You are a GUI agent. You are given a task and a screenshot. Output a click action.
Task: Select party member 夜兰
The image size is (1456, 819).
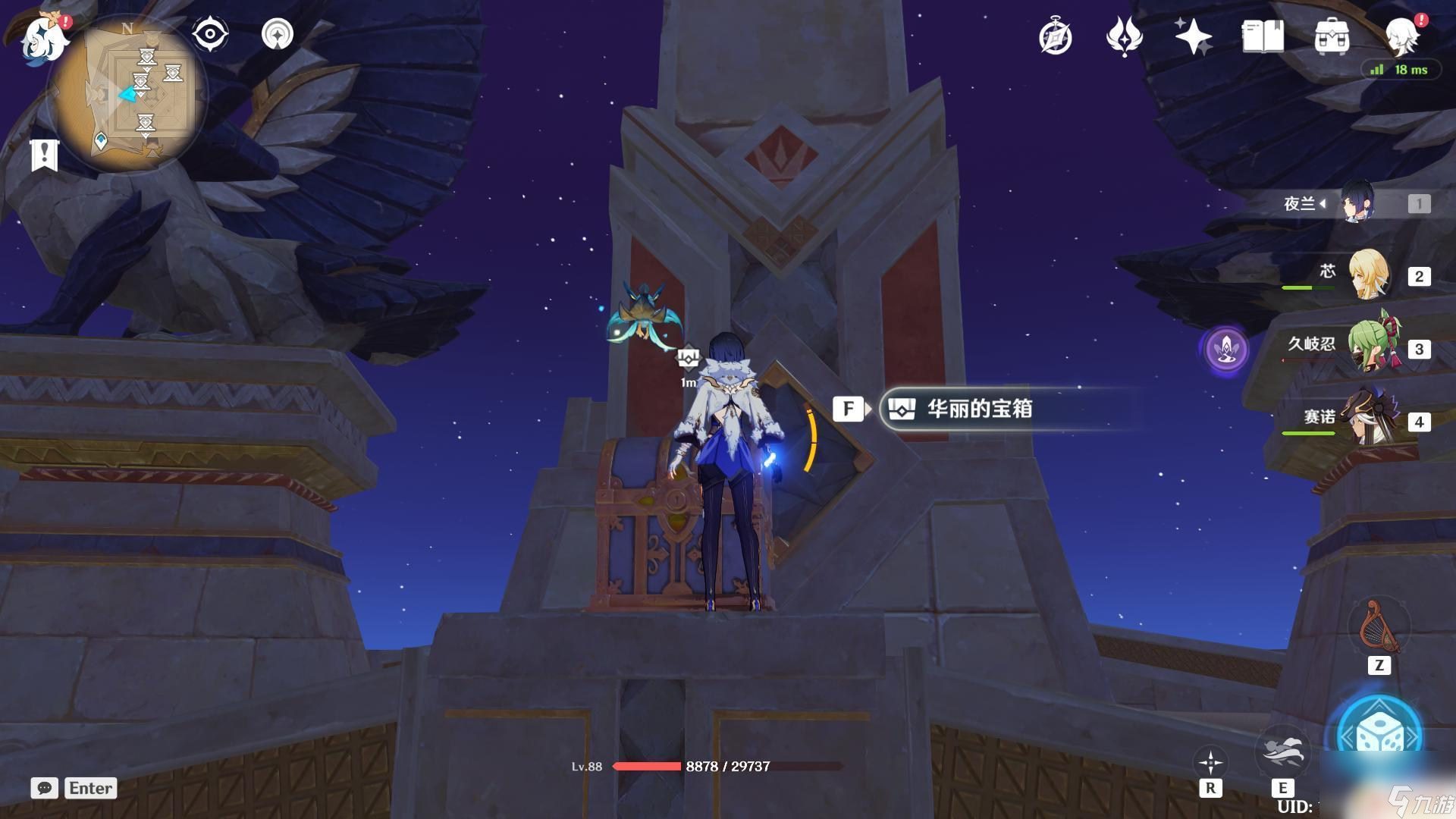point(1356,203)
